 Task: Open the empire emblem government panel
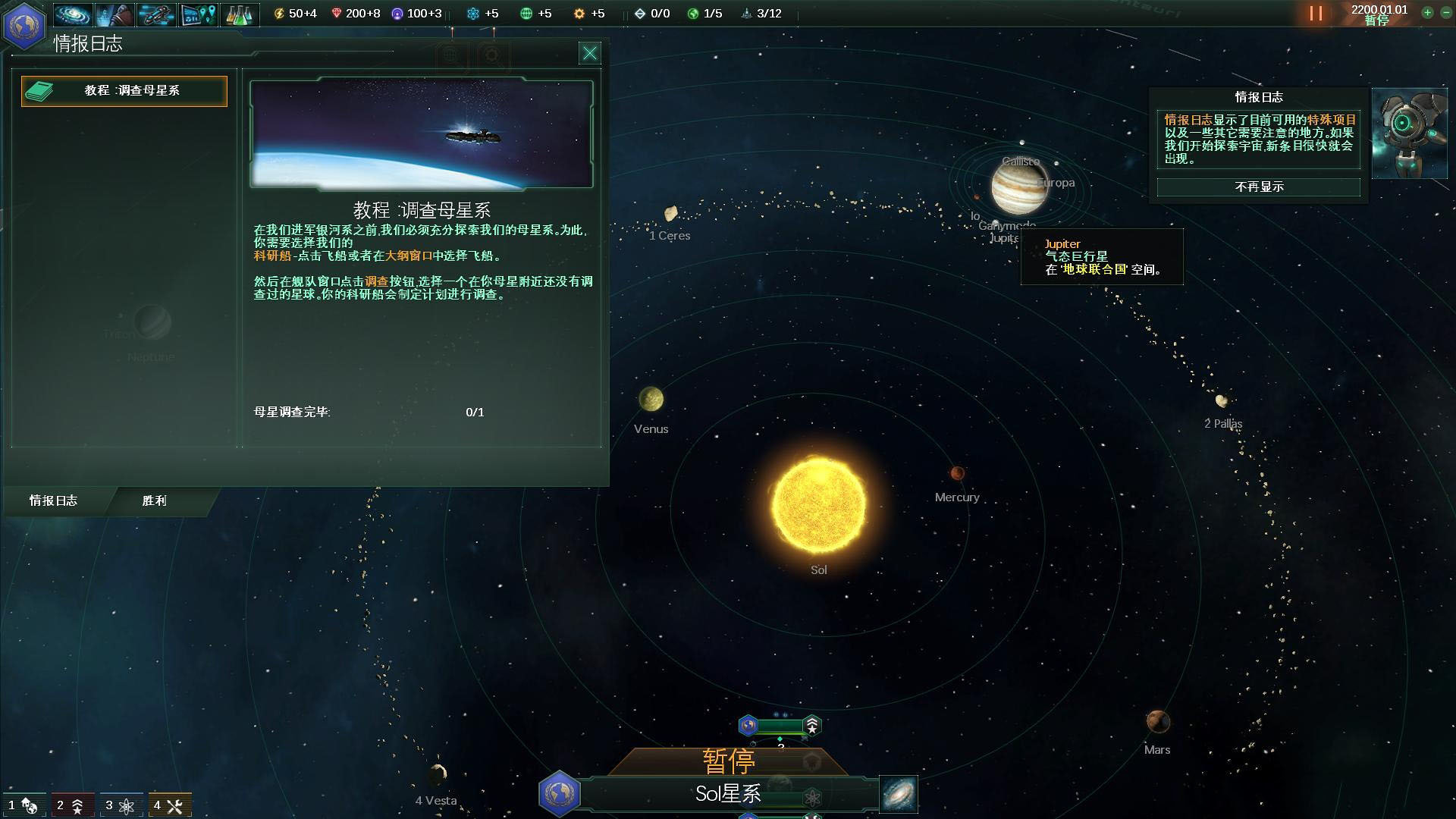tap(24, 24)
